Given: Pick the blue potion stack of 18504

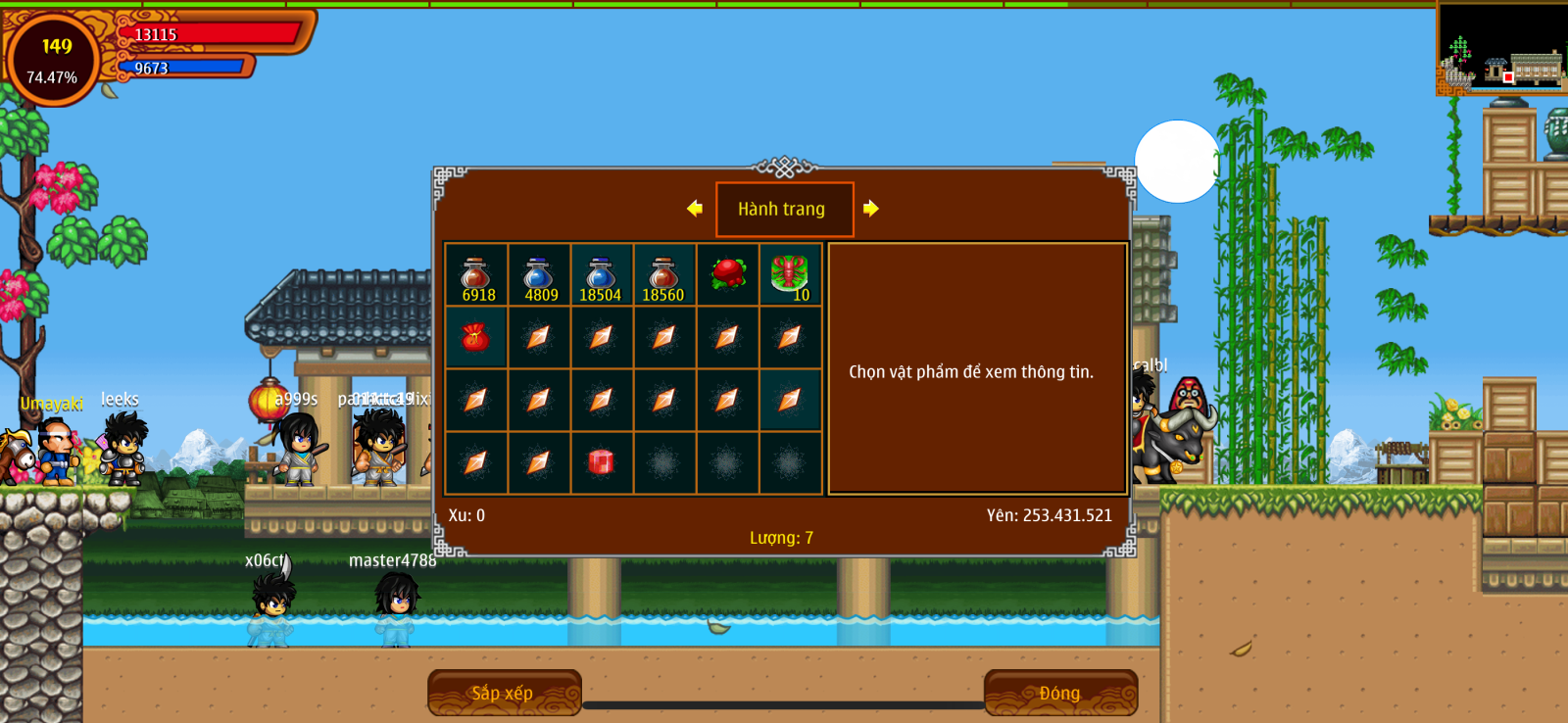Looking at the screenshot, I should coord(601,276).
